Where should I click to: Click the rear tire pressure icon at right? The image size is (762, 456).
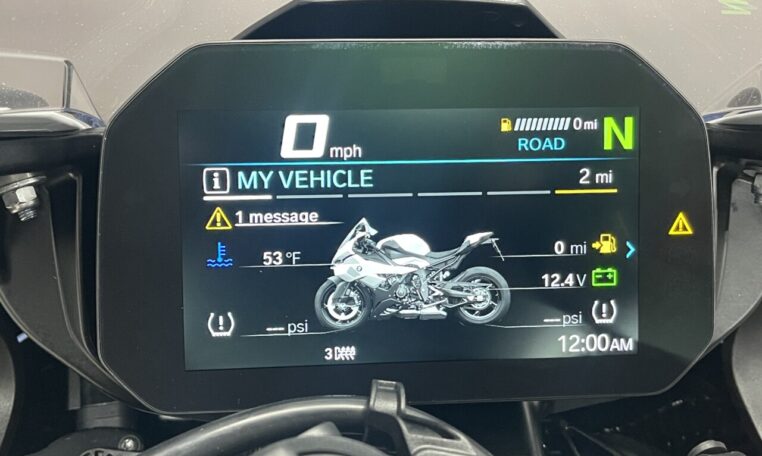[604, 312]
